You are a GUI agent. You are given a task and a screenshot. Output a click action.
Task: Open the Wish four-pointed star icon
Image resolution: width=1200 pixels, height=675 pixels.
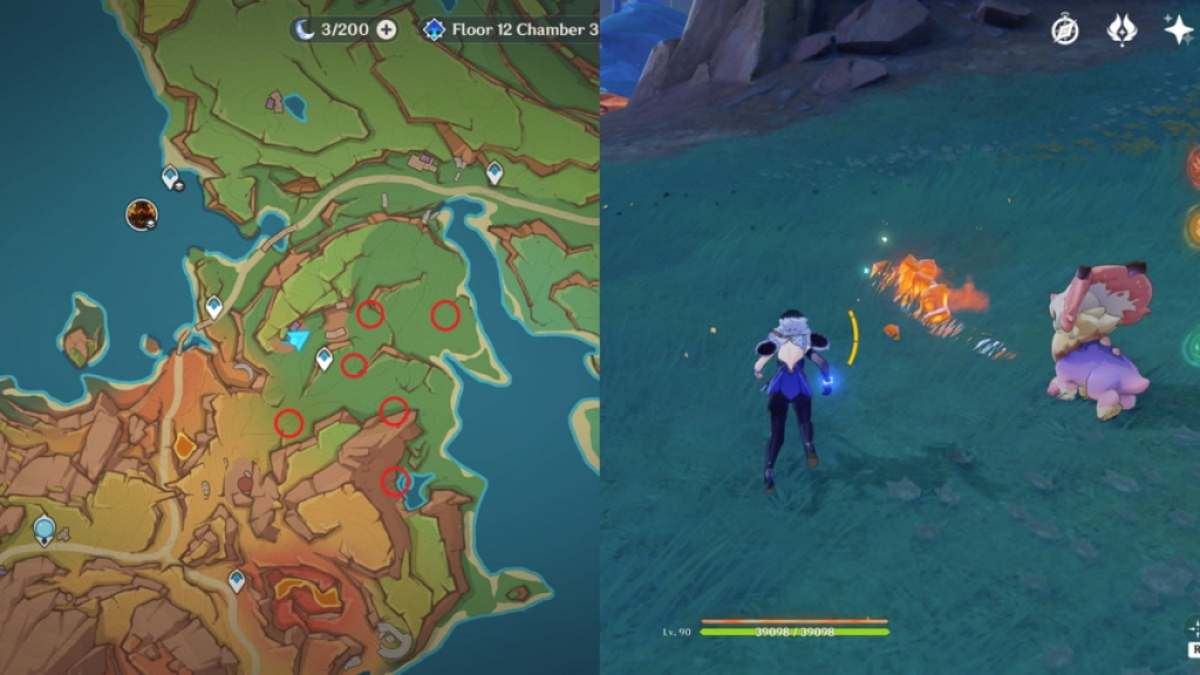tap(1179, 30)
